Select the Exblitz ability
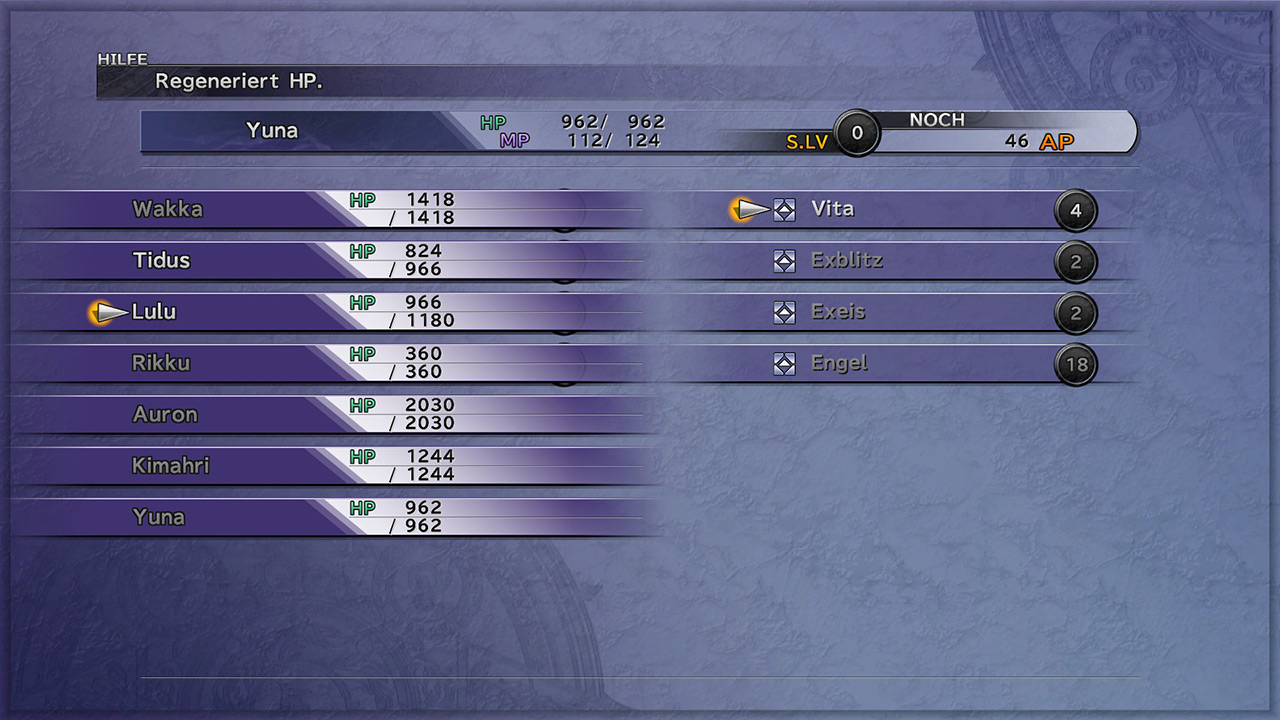 [847, 261]
